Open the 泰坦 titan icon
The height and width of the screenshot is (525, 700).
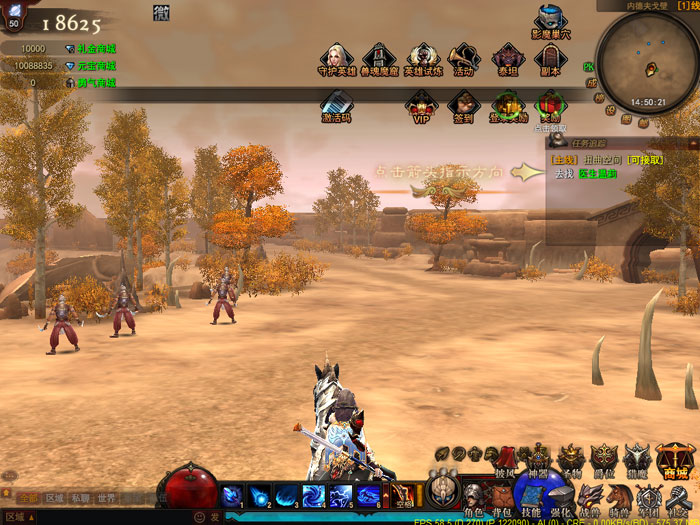point(507,58)
